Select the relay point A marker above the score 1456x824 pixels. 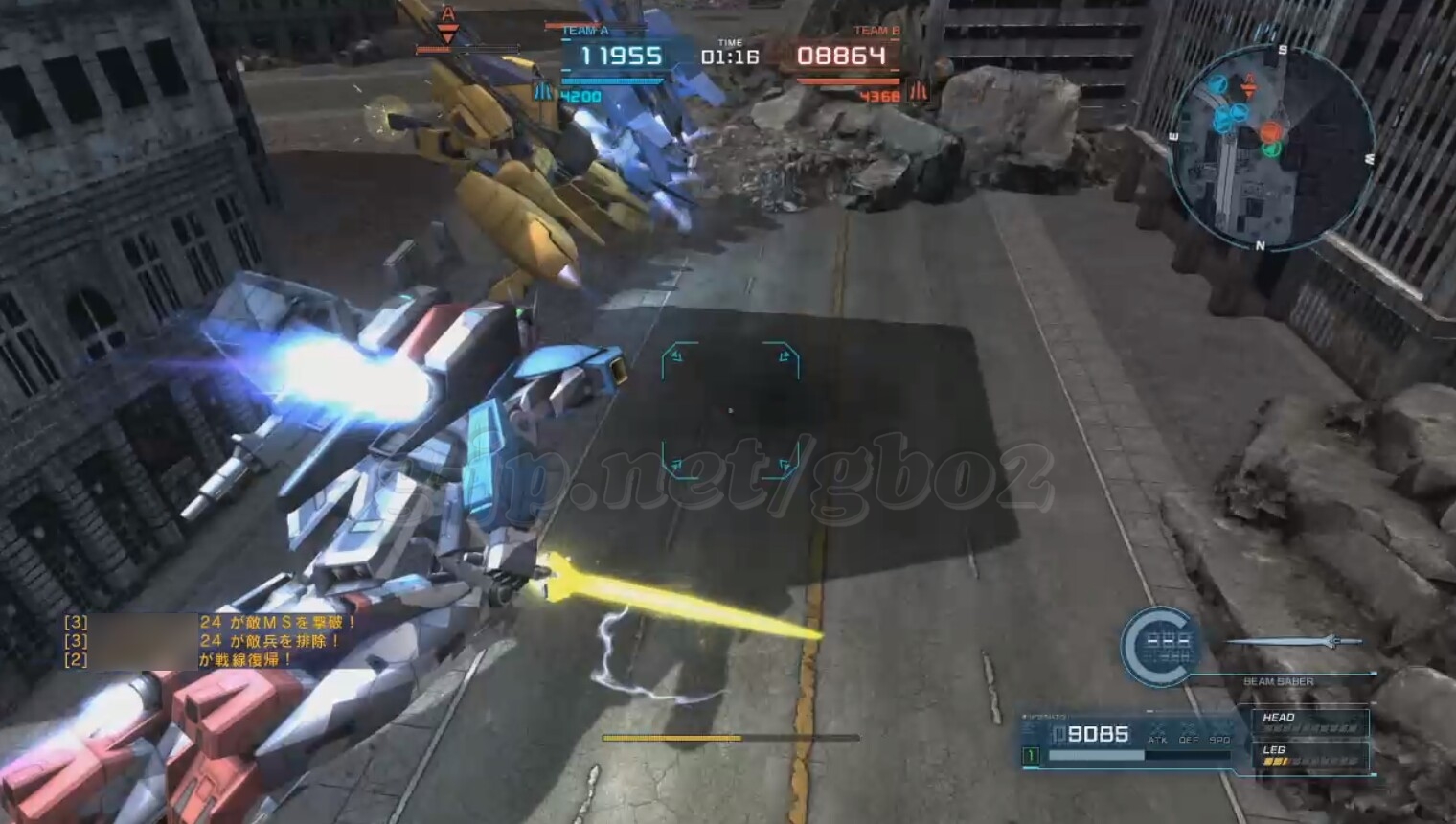[447, 26]
